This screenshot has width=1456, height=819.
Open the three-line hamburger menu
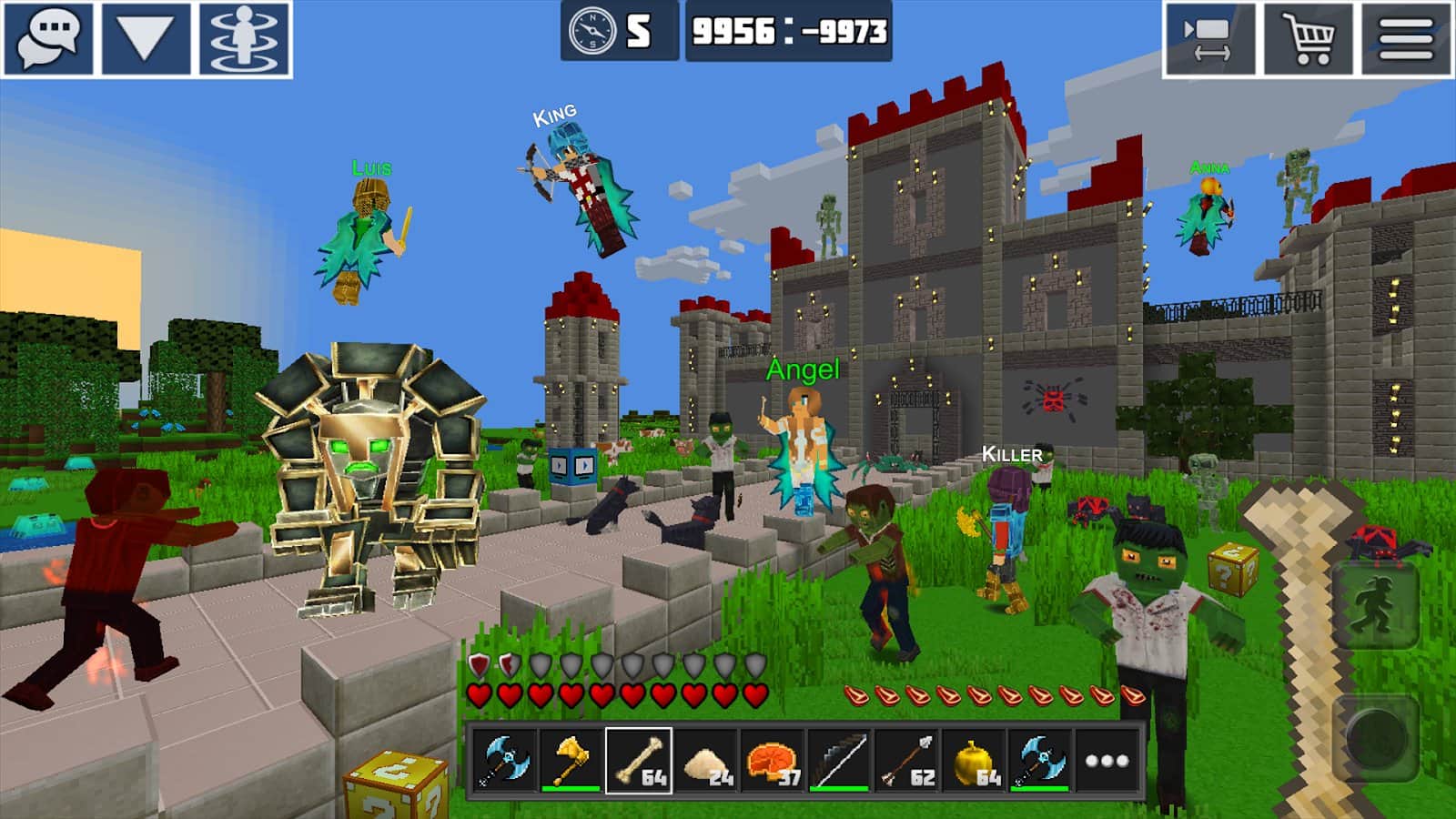1406,39
